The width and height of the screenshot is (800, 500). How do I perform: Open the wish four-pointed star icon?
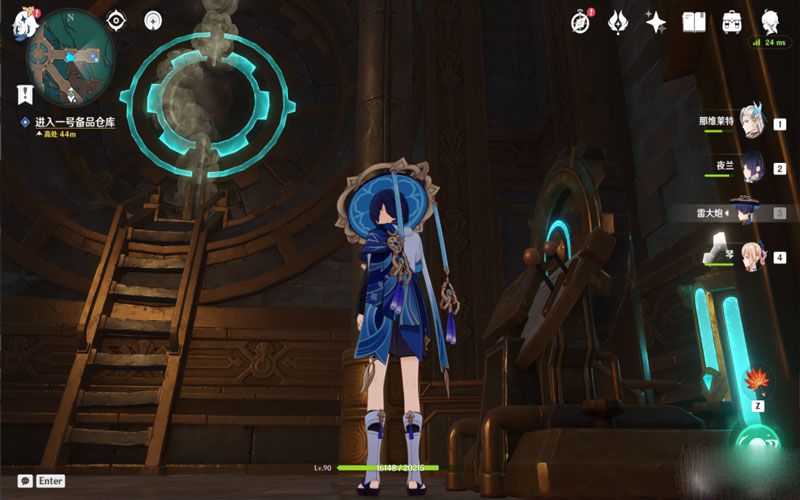pyautogui.click(x=656, y=21)
